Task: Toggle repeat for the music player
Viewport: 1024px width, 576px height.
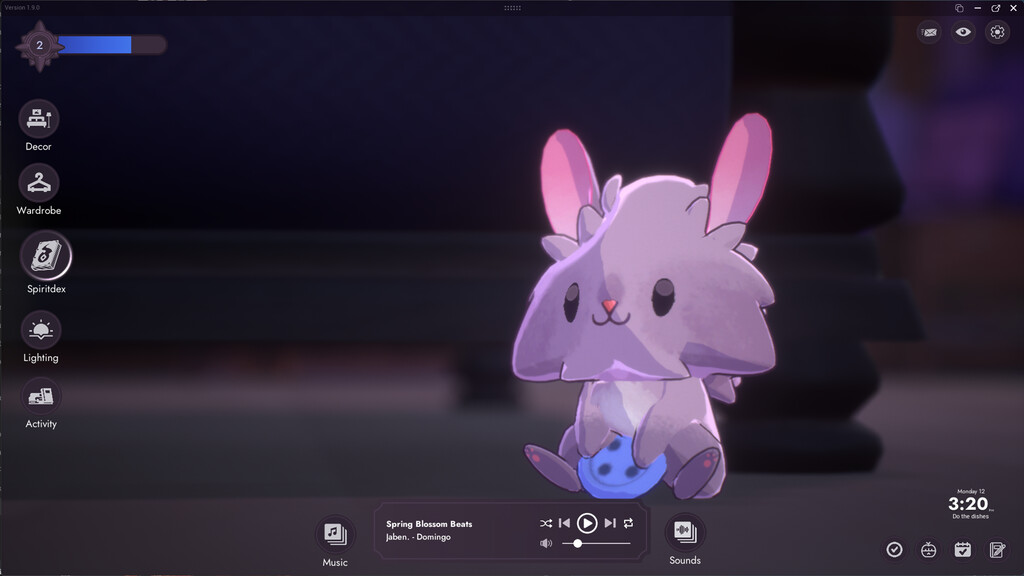Action: point(628,523)
